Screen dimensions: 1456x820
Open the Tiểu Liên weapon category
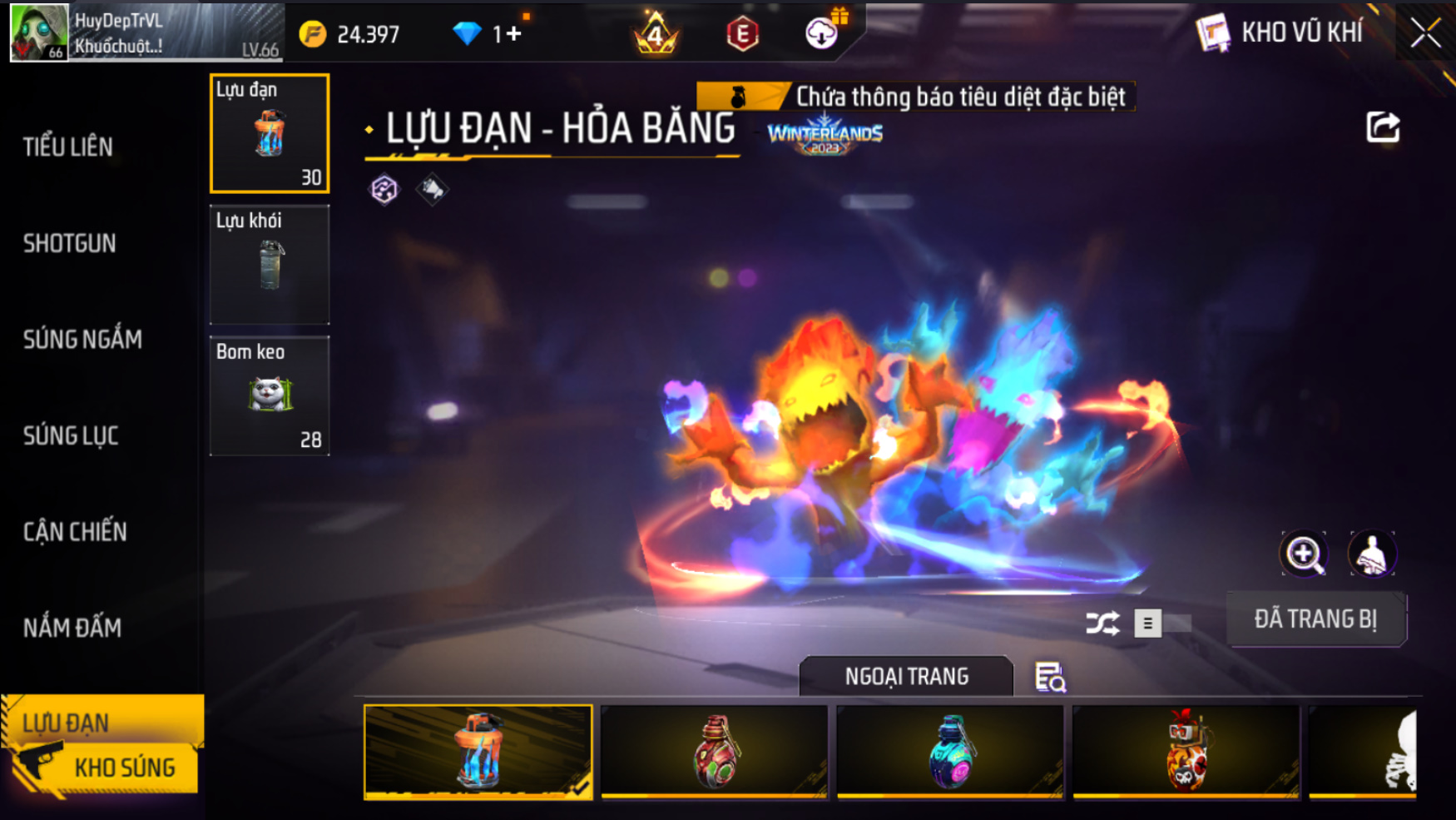(x=68, y=147)
